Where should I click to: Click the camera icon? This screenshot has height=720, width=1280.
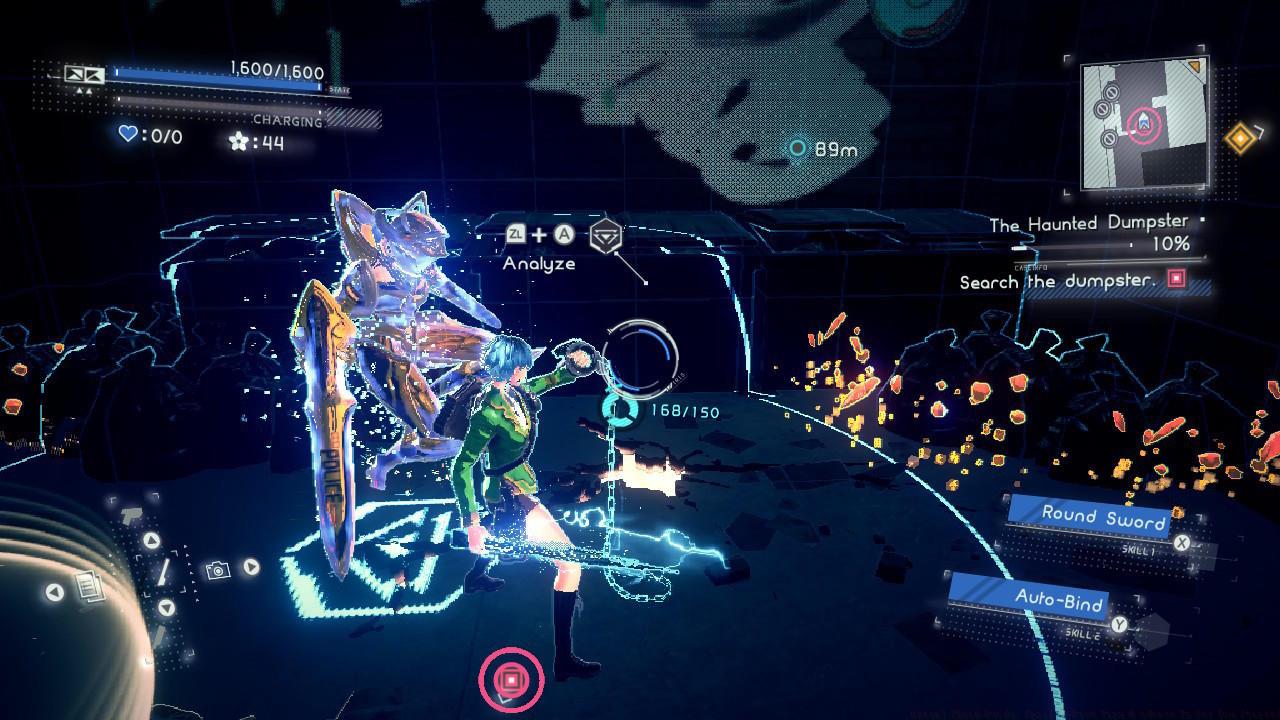[x=217, y=570]
